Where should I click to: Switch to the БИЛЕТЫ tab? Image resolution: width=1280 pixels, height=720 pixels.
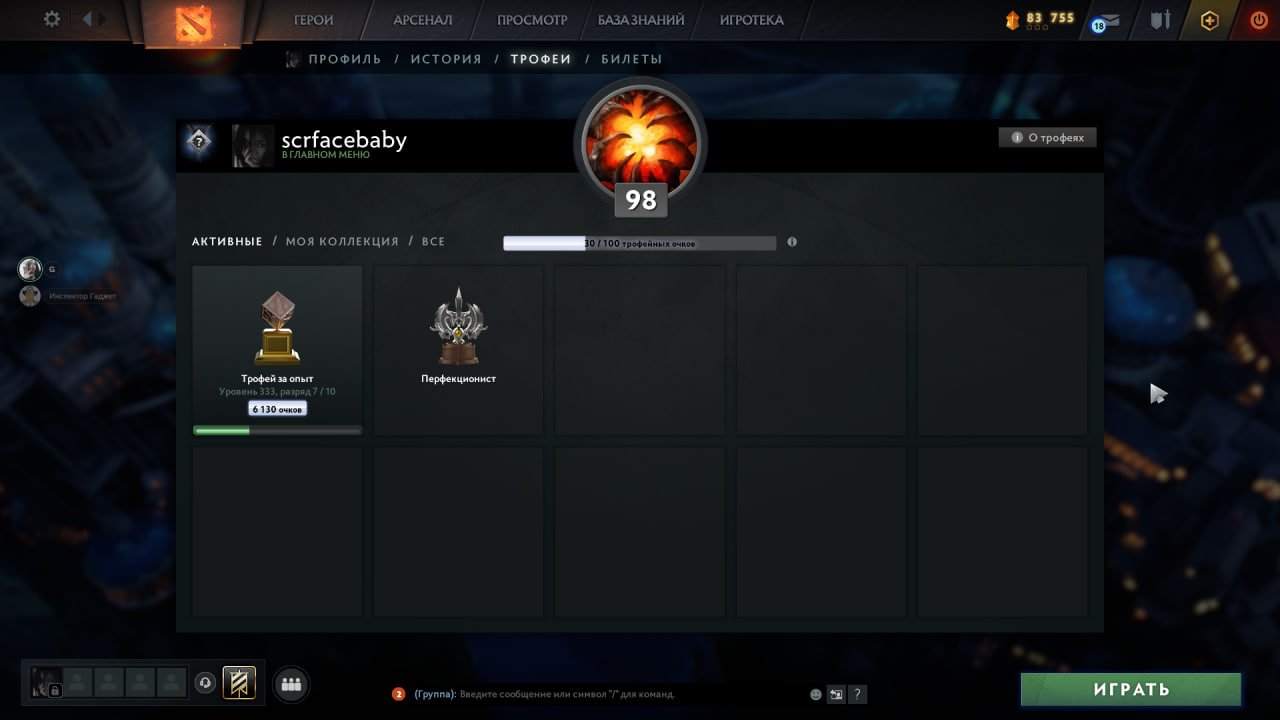[634, 58]
